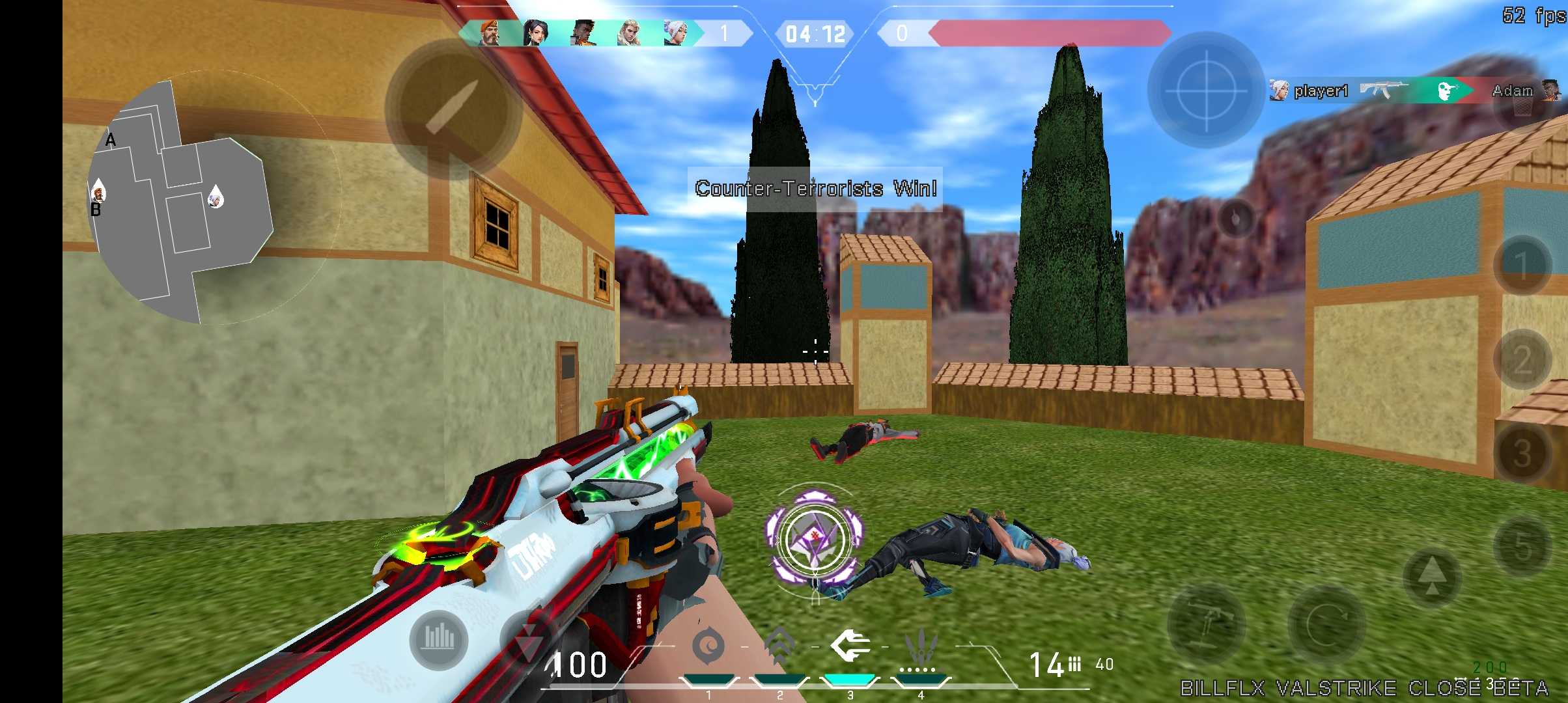1568x703 pixels.
Task: Select weapon slot 5 button
Action: pos(1522,547)
